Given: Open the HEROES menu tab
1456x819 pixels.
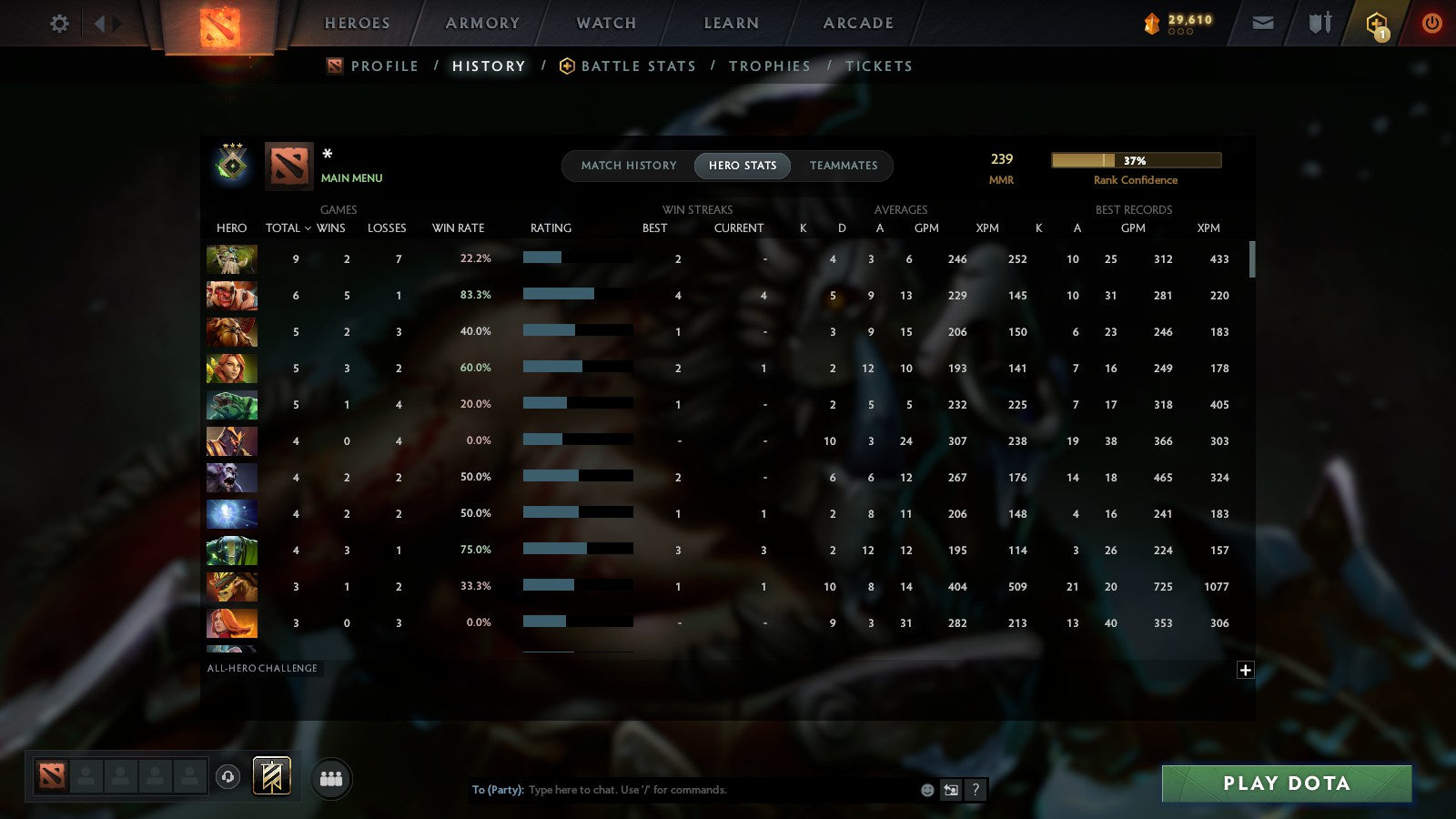Looking at the screenshot, I should click(357, 23).
